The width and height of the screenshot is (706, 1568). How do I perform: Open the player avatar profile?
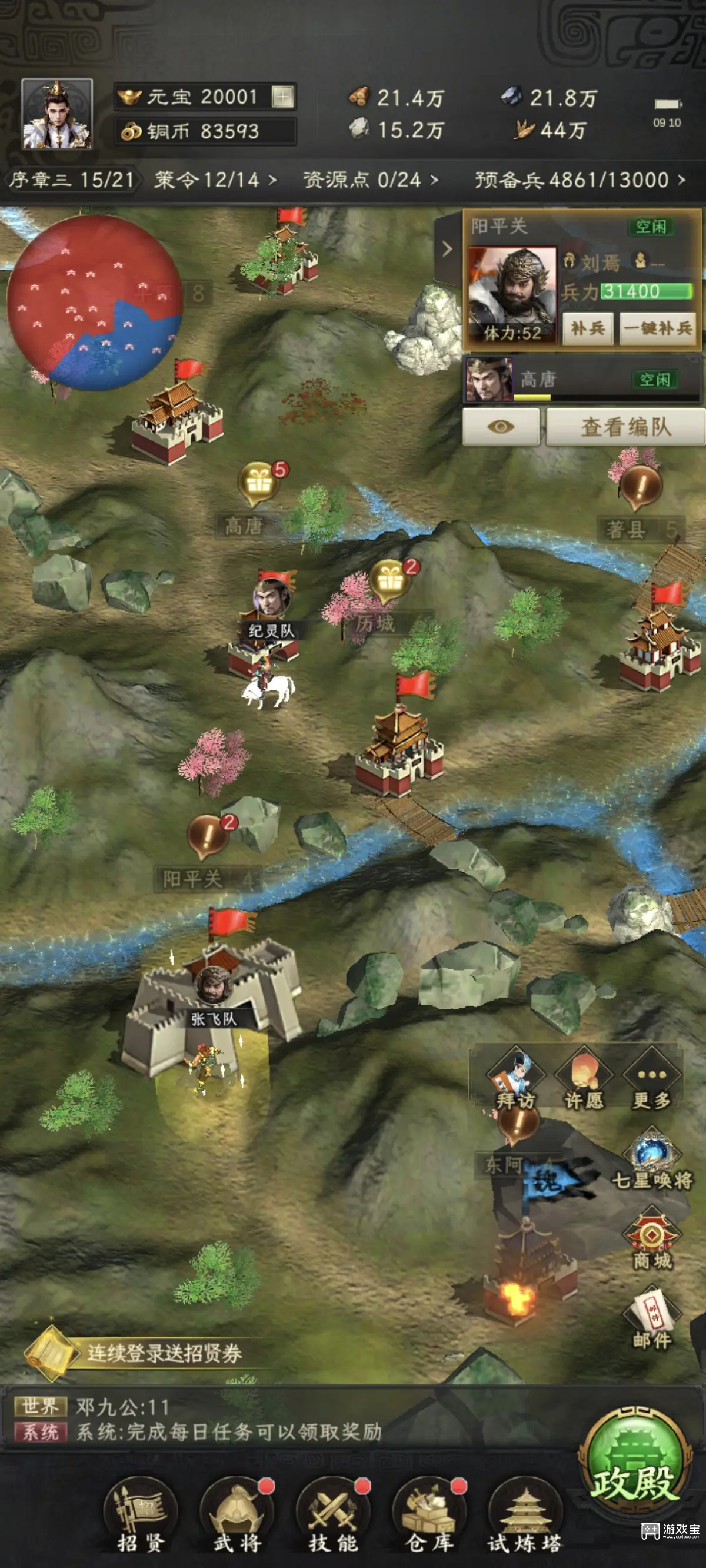(x=56, y=114)
